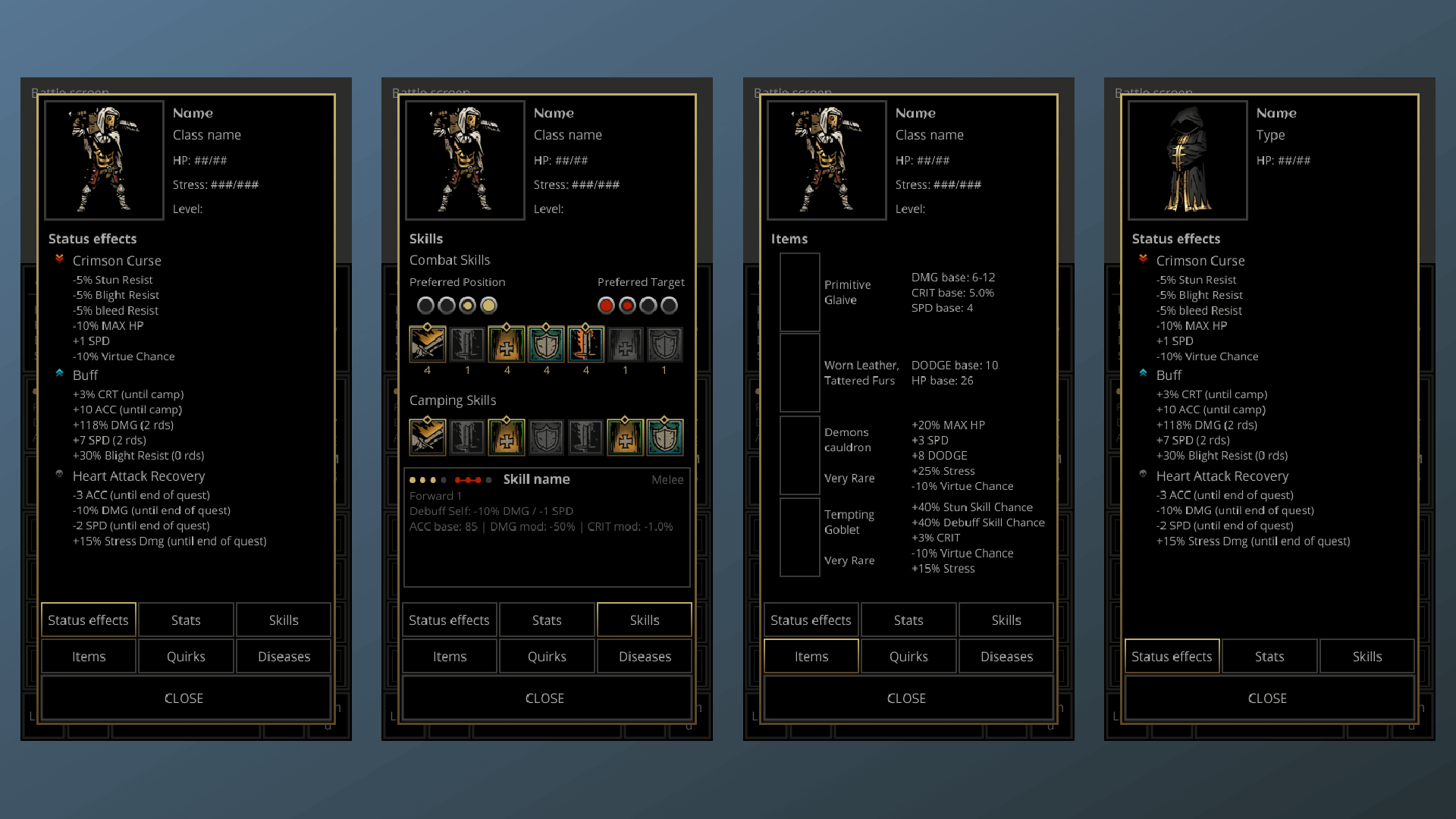Select the fourth Preferred Position yellow circle
Image resolution: width=1456 pixels, height=819 pixels.
[489, 306]
